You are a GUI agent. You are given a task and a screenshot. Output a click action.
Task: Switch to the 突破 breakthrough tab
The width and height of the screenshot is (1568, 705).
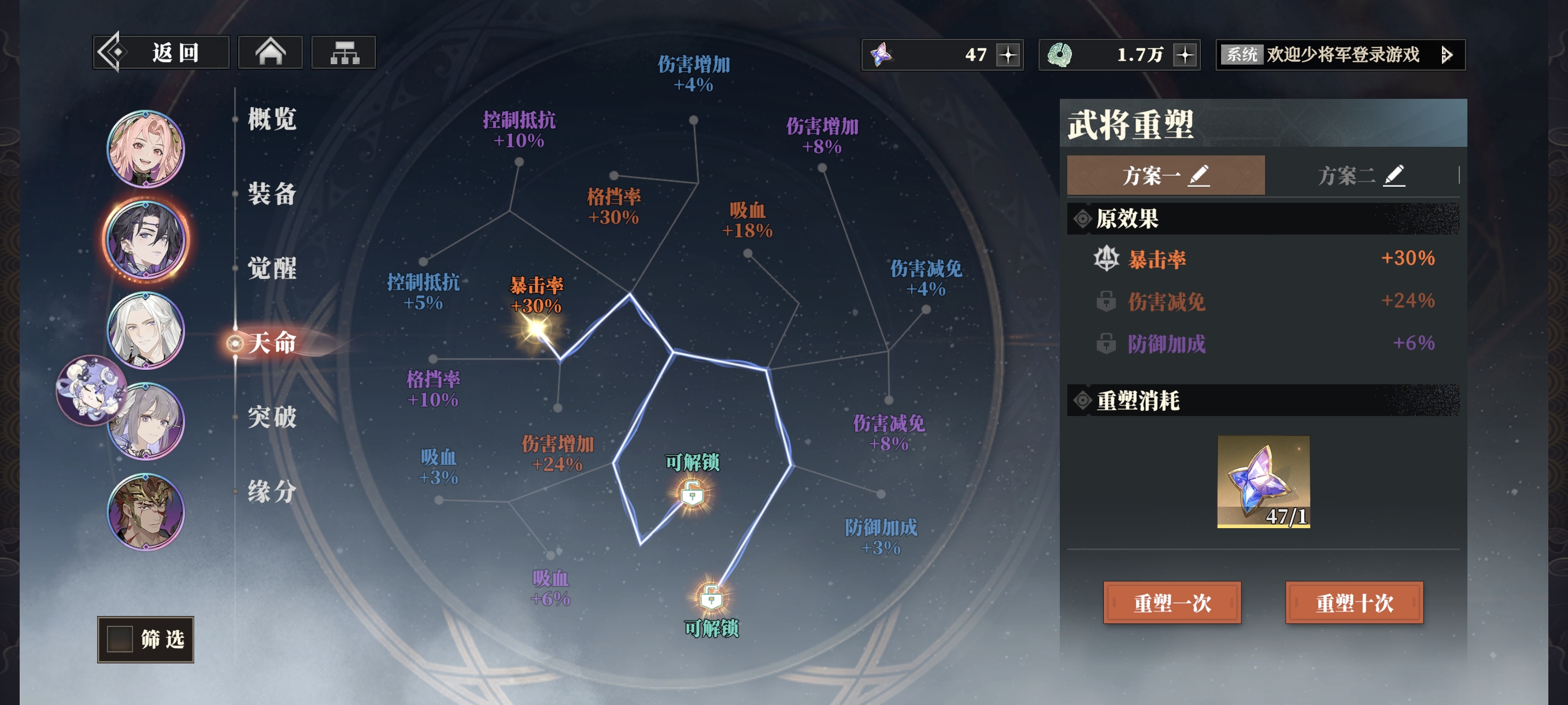[x=272, y=417]
